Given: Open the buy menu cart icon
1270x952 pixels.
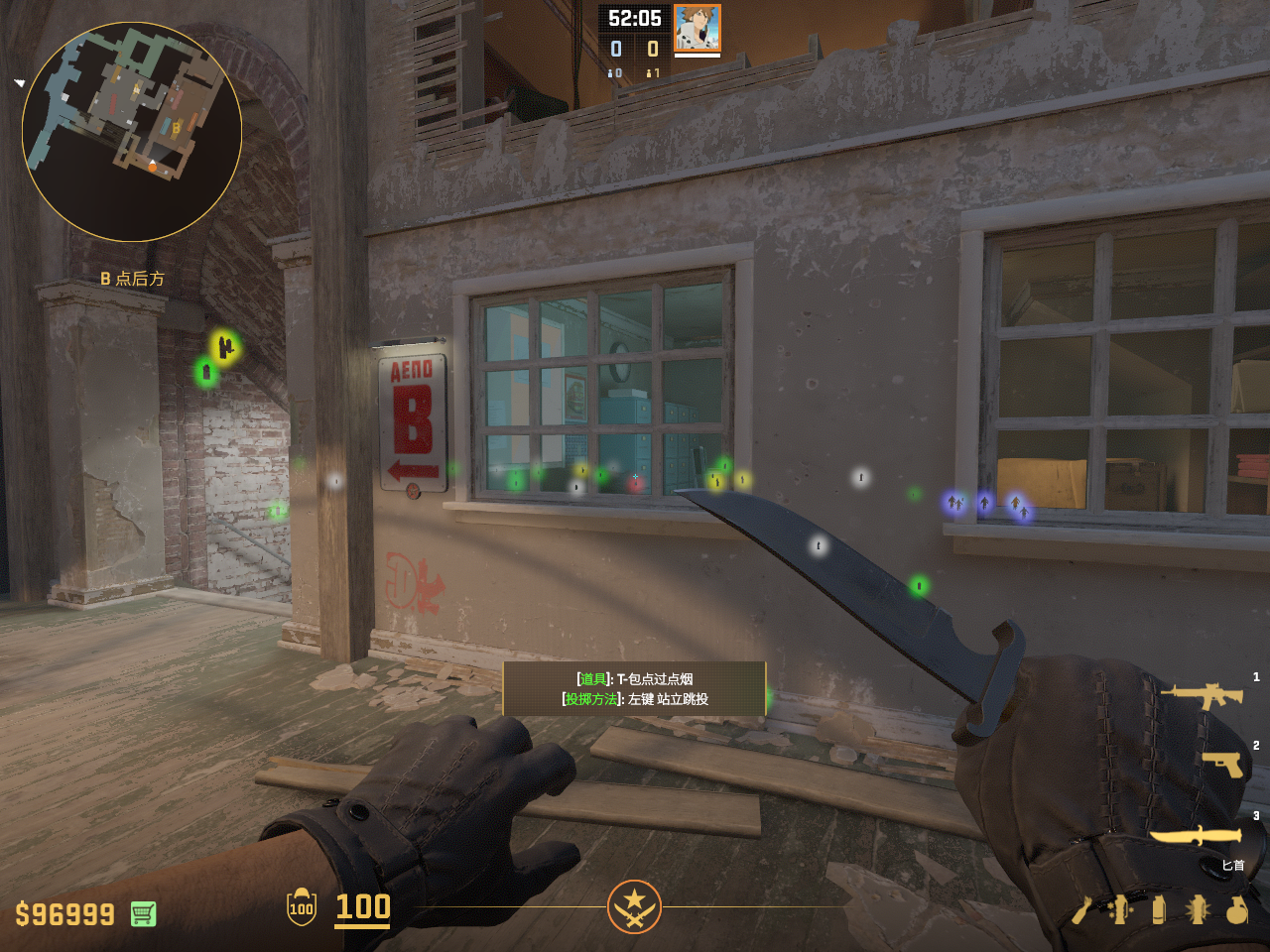Looking at the screenshot, I should (143, 913).
